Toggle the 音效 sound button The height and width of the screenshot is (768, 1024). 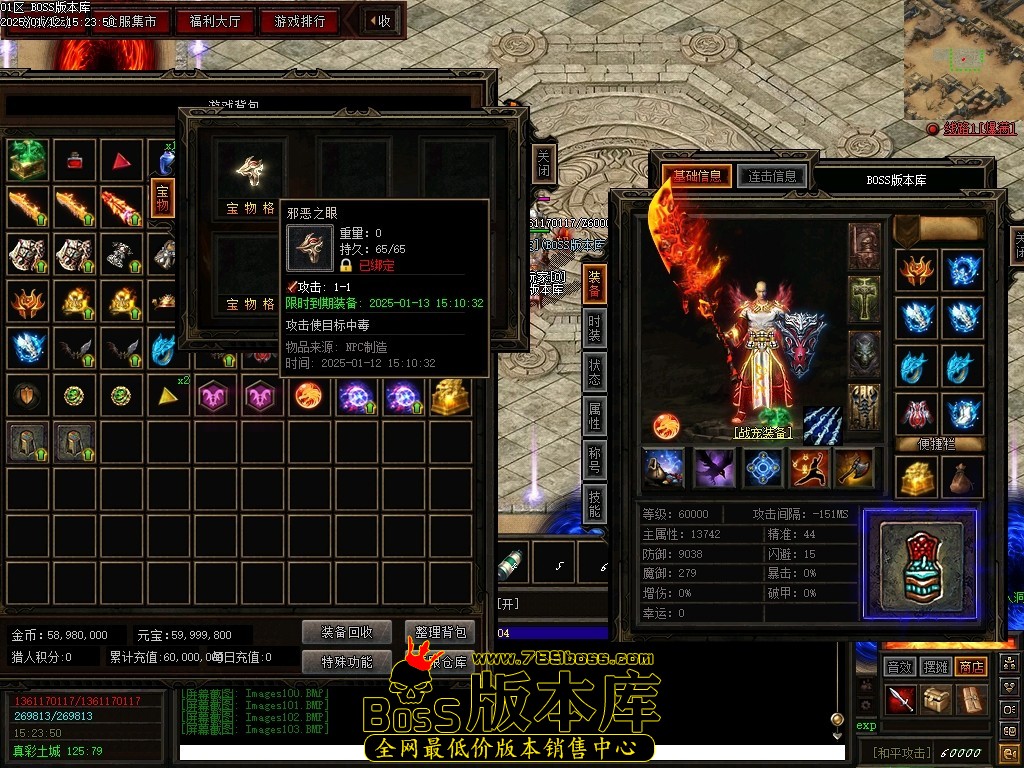900,666
